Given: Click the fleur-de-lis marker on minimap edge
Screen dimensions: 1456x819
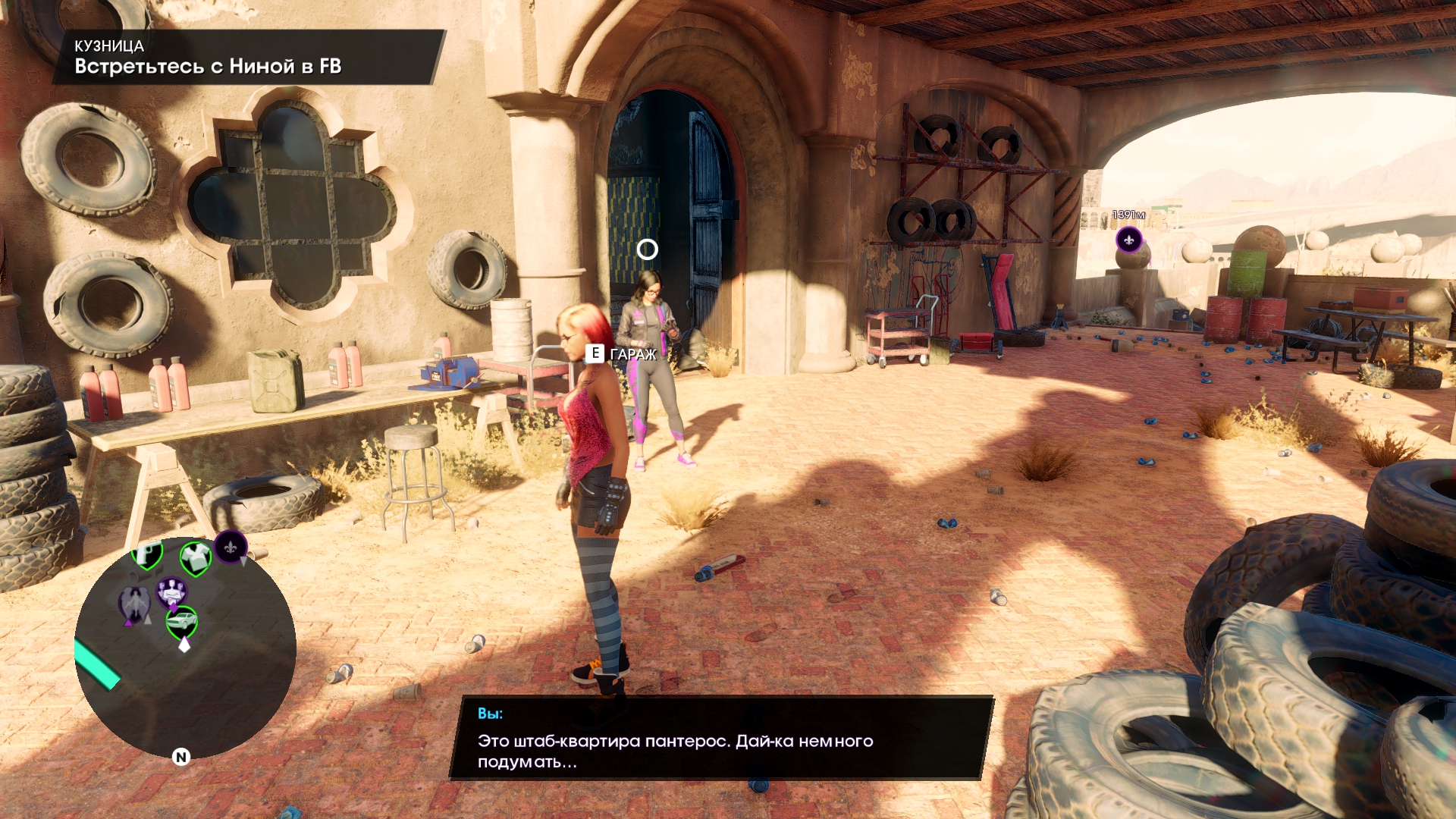Looking at the screenshot, I should coord(231,546).
